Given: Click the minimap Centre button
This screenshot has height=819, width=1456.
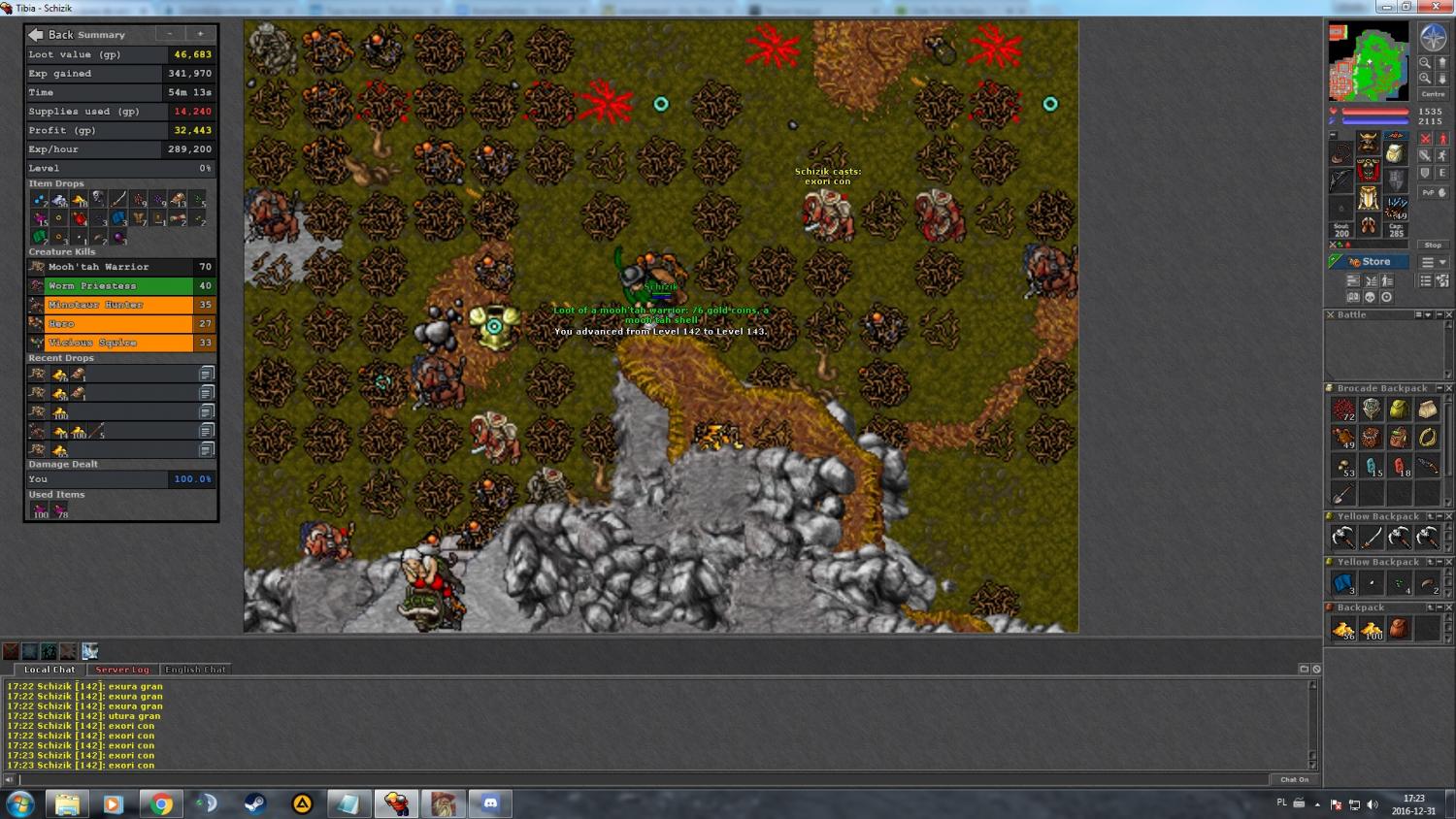Looking at the screenshot, I should pos(1433,94).
